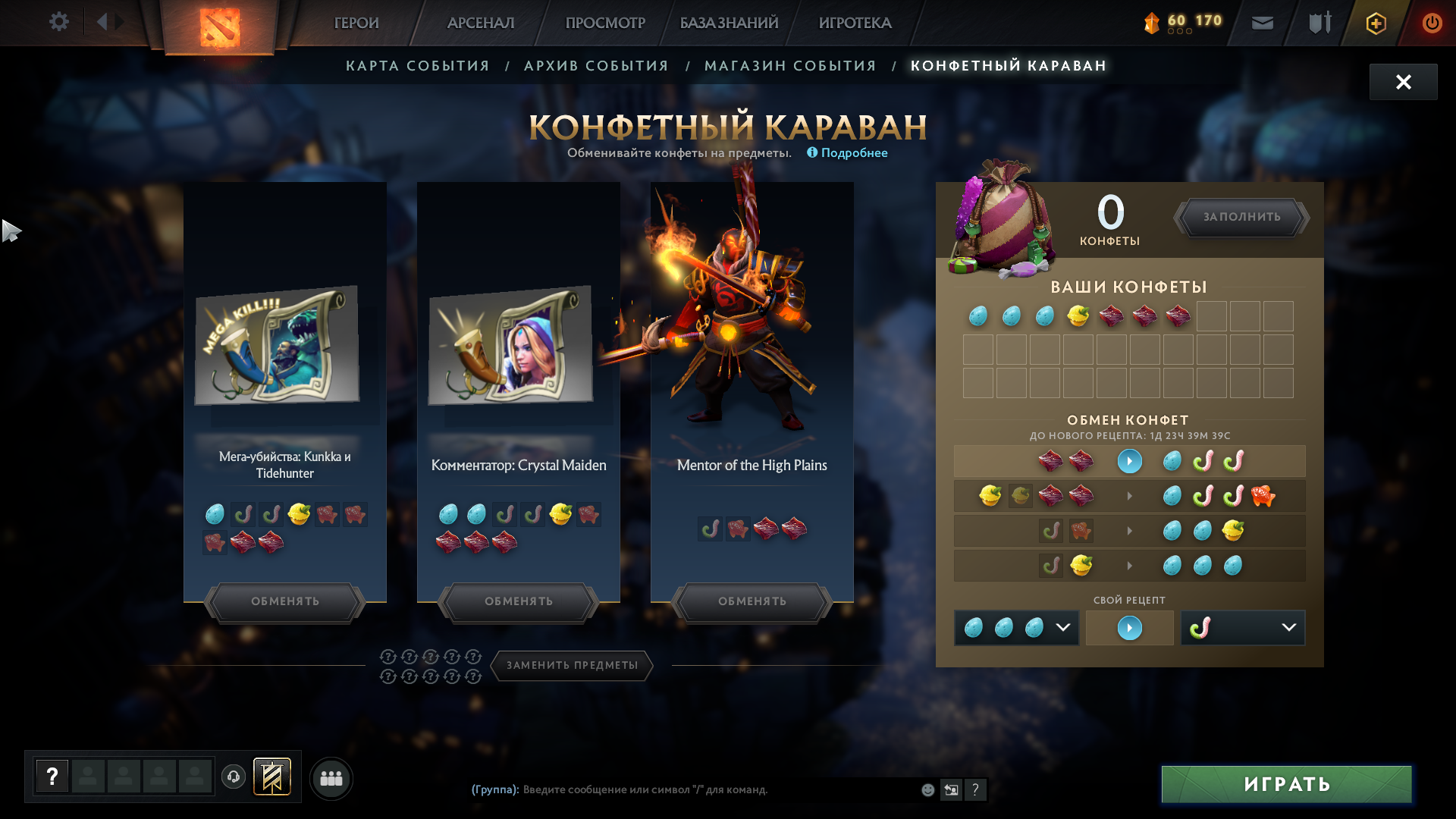Open МАГАЗИН СОБЫТИЯ page

coord(790,66)
